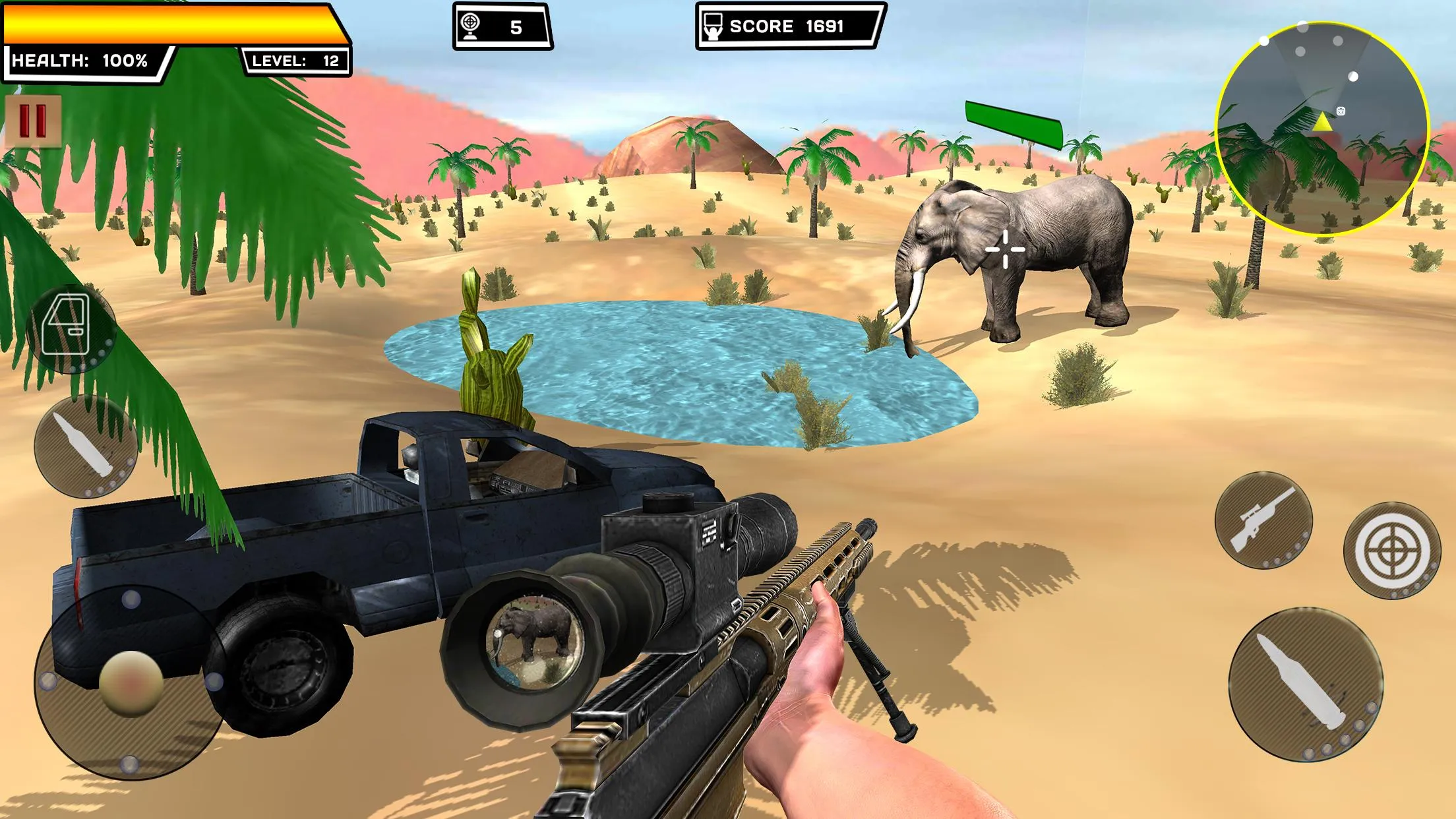Tap the yellow health progress bar
The height and width of the screenshot is (819, 1456).
(168, 24)
